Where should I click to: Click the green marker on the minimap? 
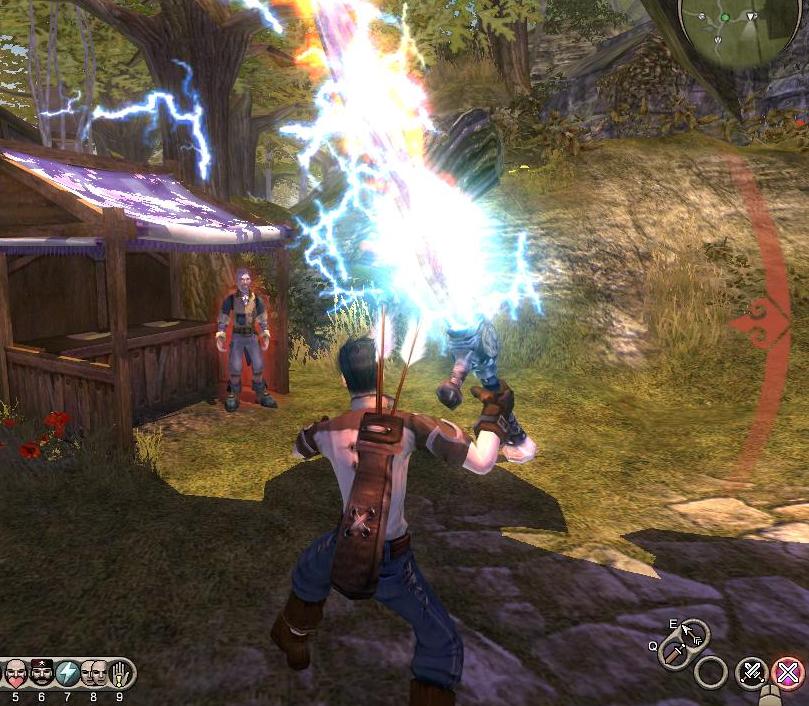[x=724, y=17]
